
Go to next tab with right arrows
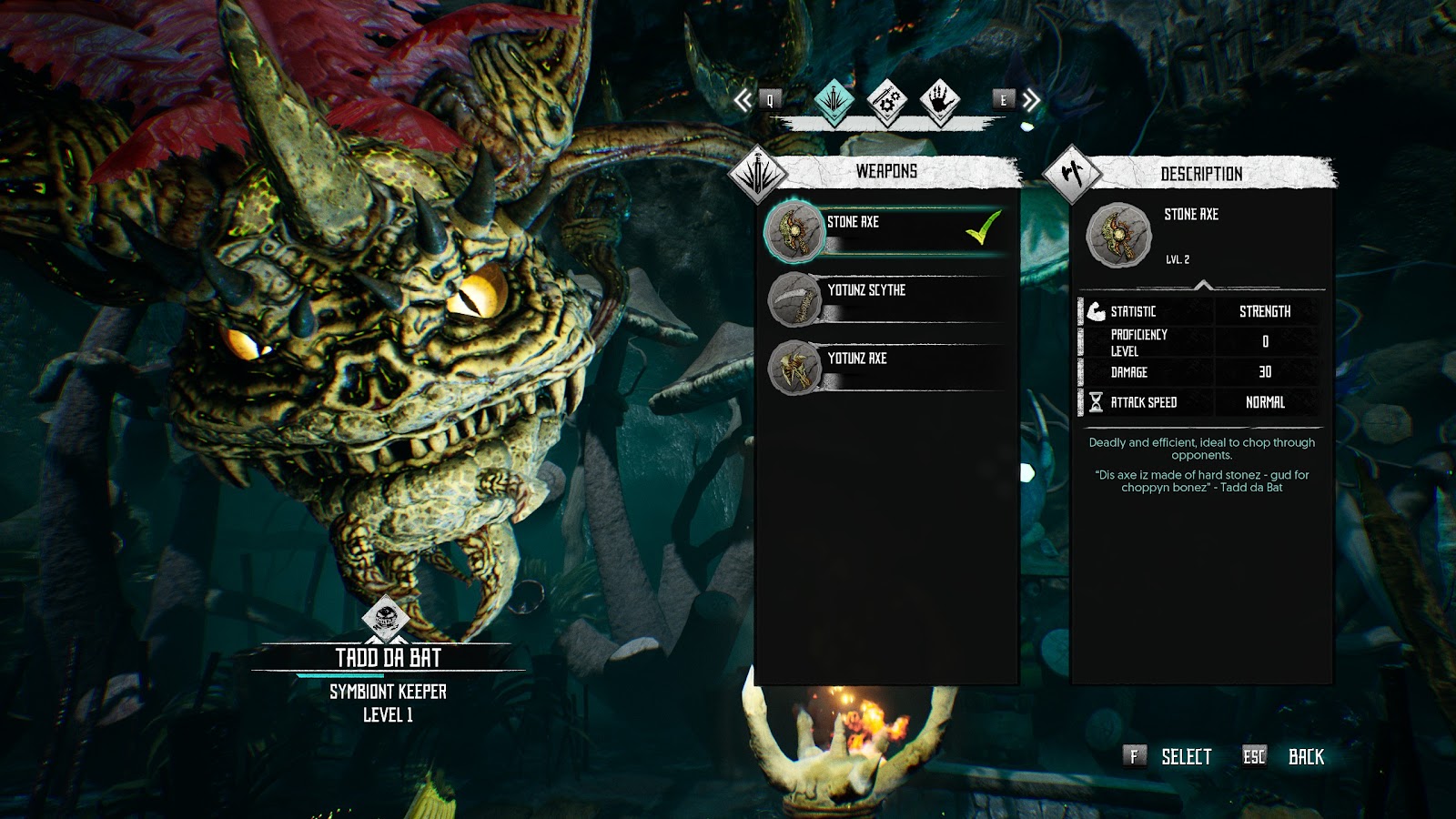tap(1030, 100)
